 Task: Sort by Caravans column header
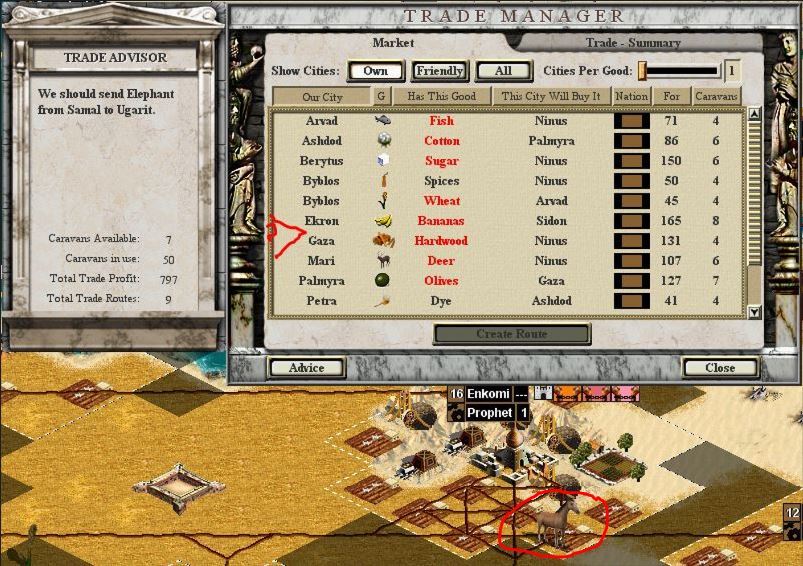tap(716, 97)
